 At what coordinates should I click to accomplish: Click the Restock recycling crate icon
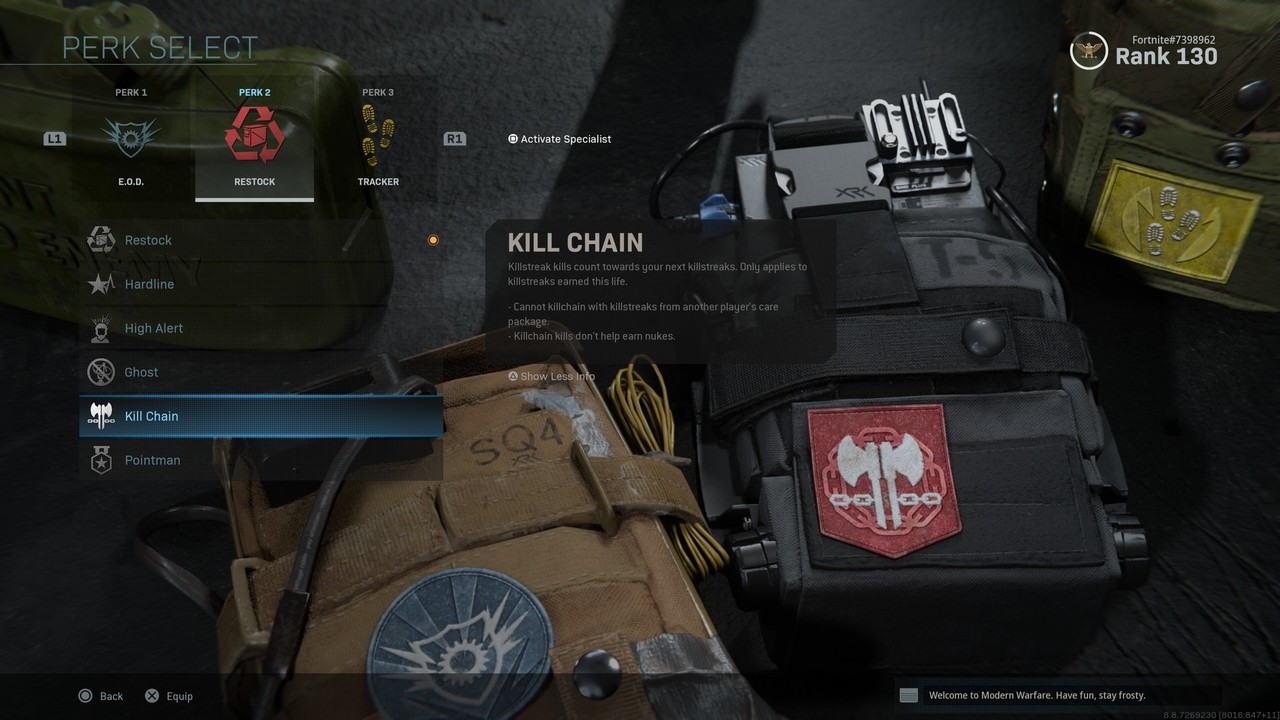(x=254, y=136)
